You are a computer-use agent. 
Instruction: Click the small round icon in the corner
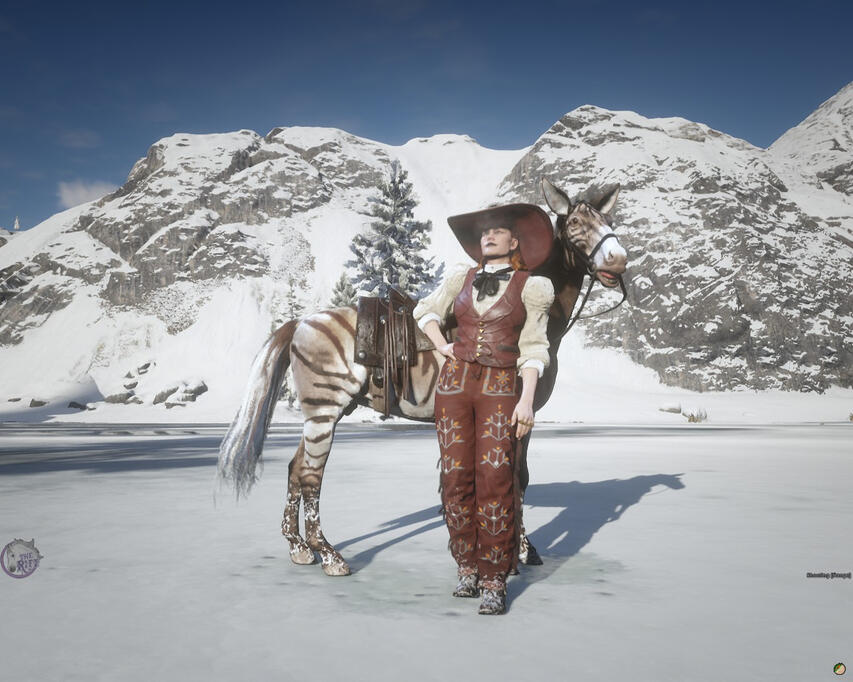(x=839, y=668)
